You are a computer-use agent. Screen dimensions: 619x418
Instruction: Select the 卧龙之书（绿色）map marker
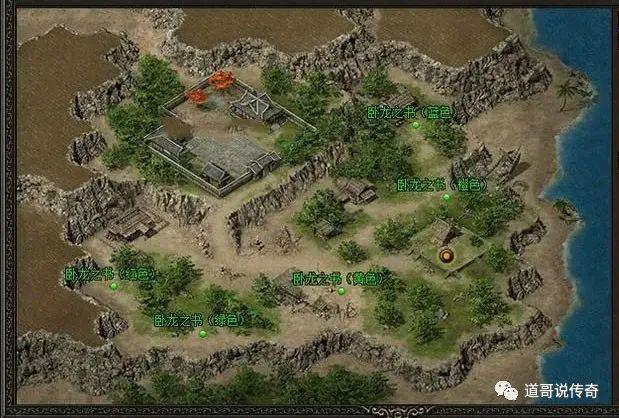pyautogui.click(x=201, y=334)
